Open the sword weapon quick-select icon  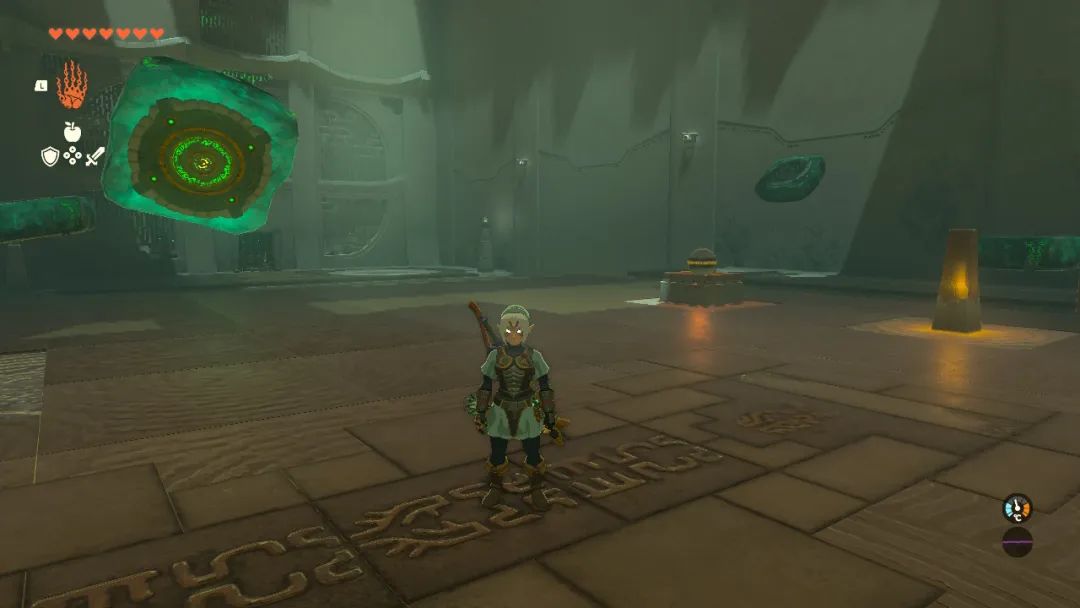point(95,156)
